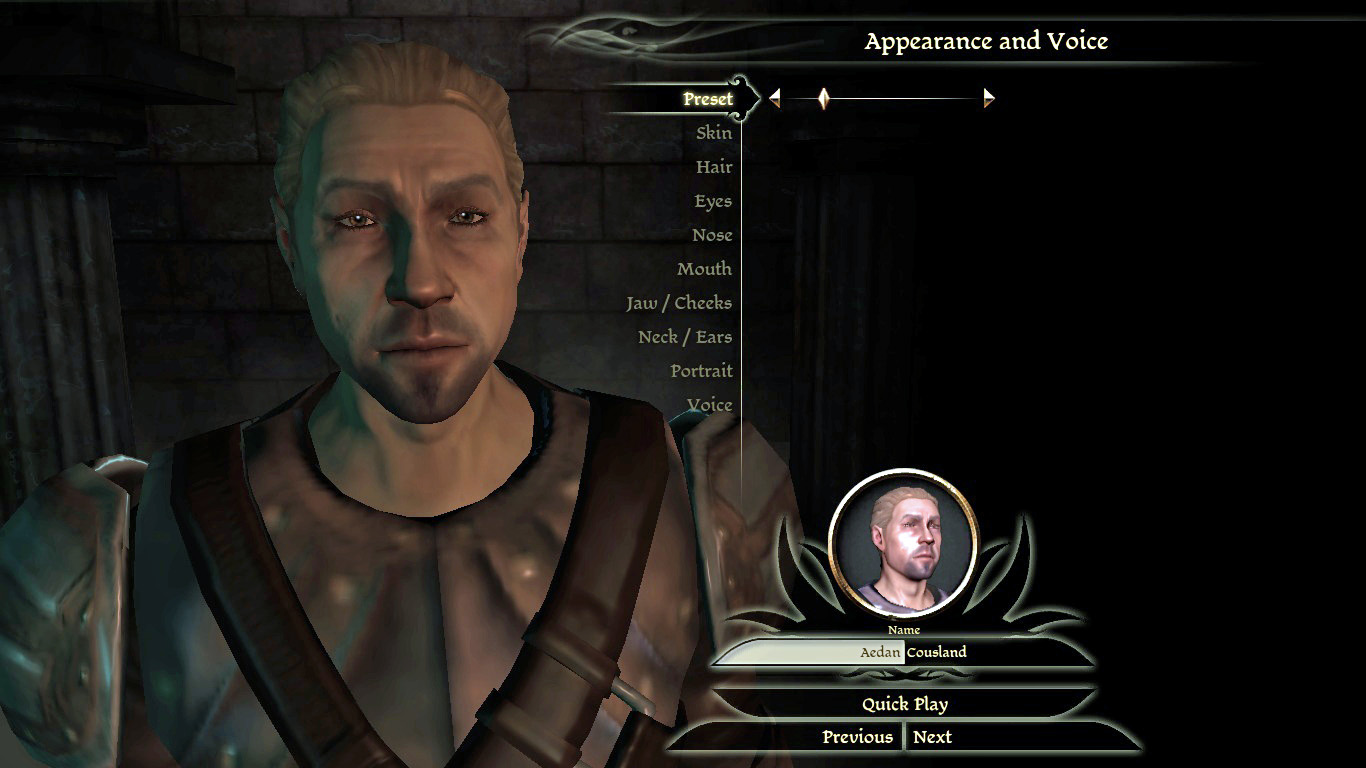Open the Nose settings
Screen dimensions: 1366x768
click(x=711, y=235)
